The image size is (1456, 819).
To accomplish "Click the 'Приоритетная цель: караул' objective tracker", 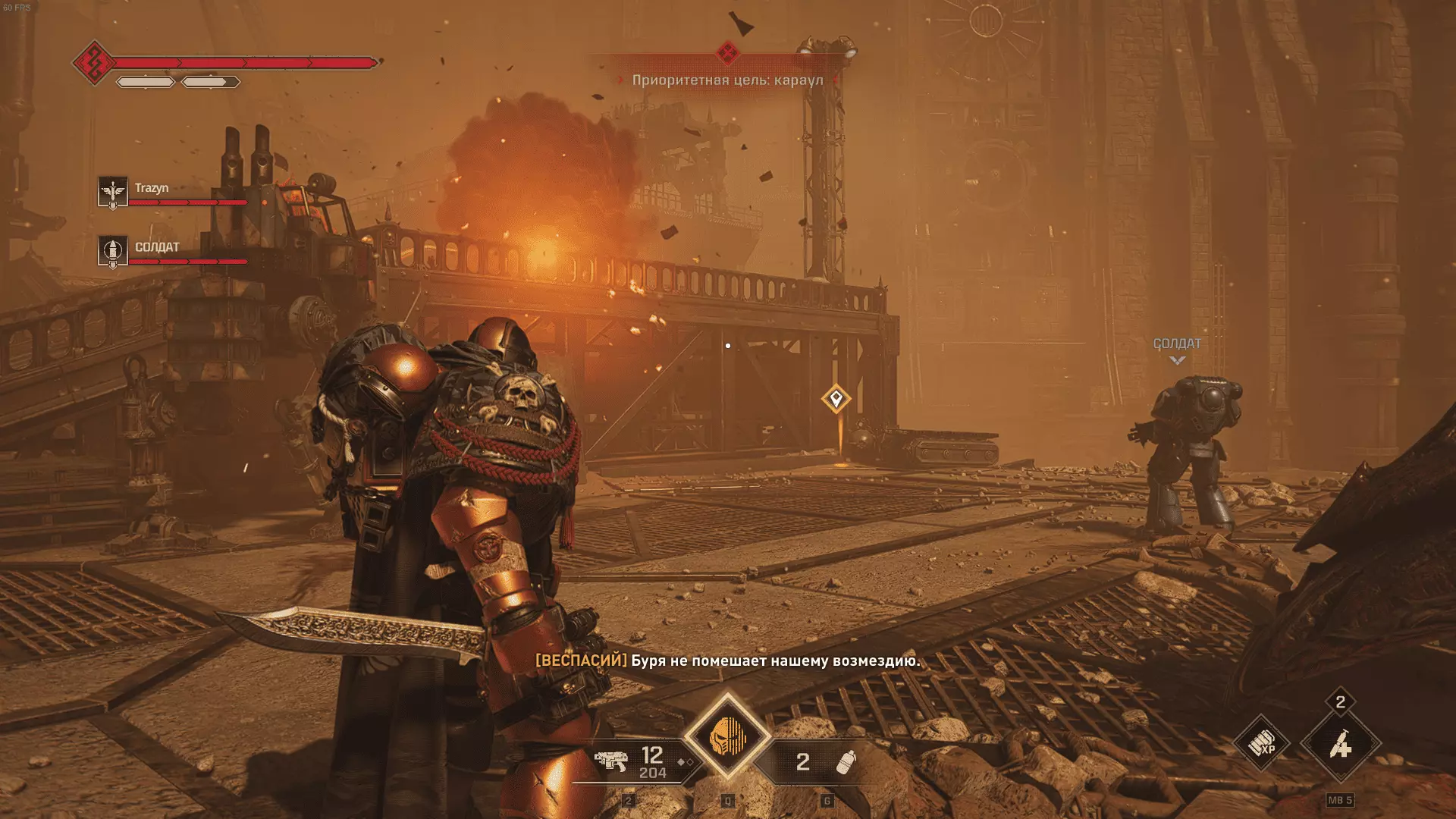I will click(727, 80).
